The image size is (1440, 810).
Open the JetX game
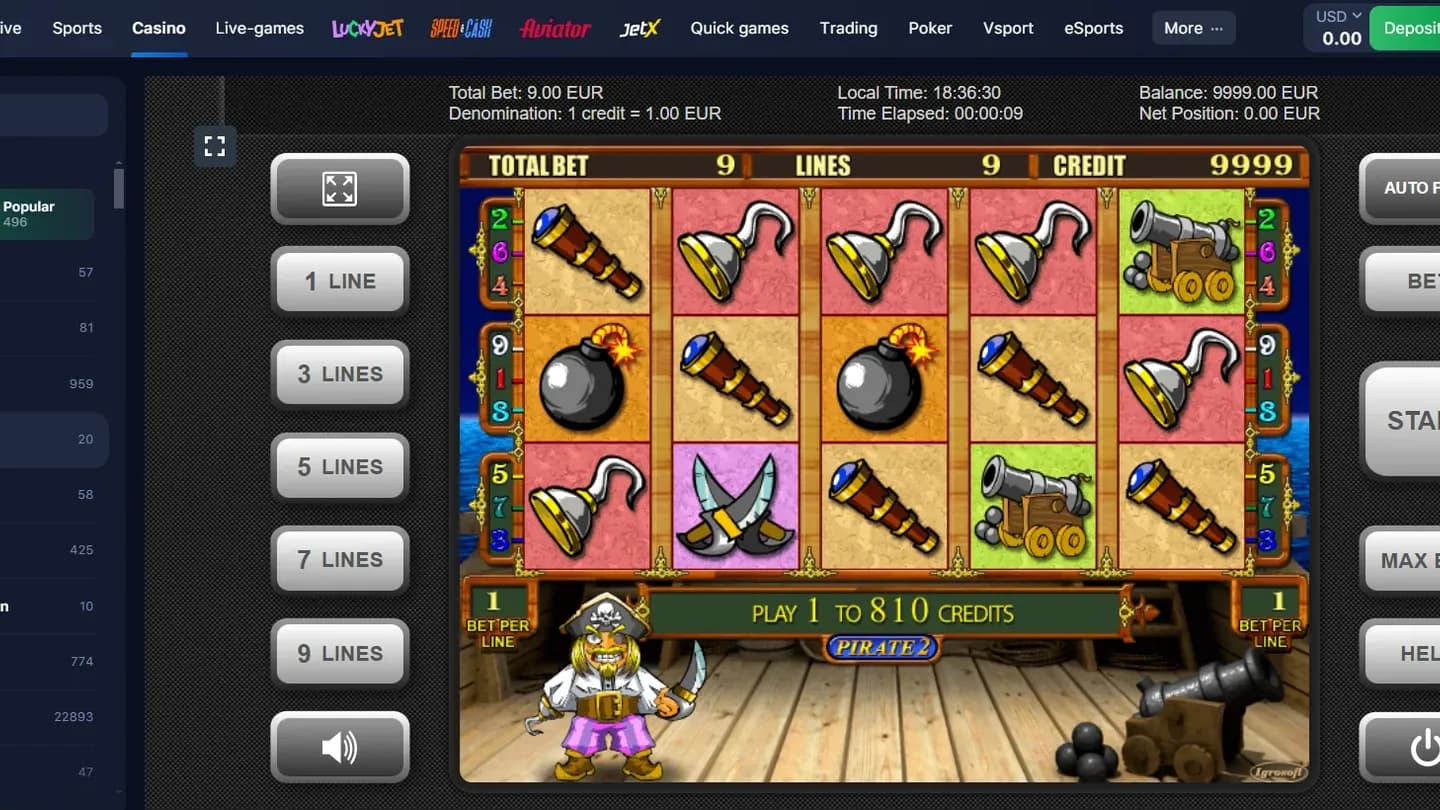pos(640,28)
